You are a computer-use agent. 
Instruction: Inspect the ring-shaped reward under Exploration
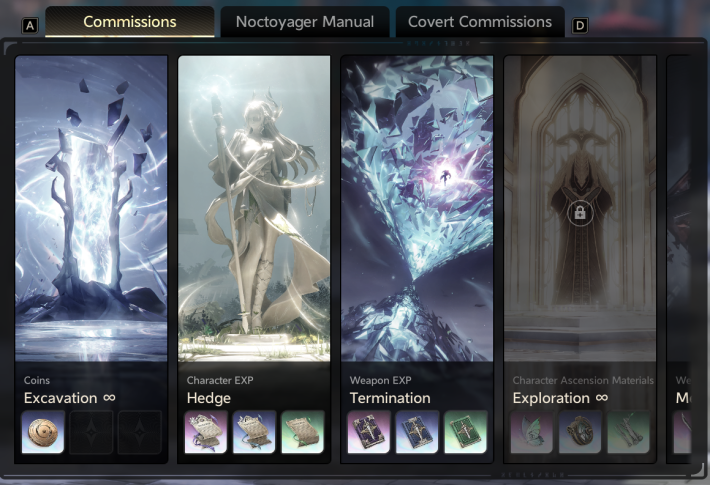point(580,432)
